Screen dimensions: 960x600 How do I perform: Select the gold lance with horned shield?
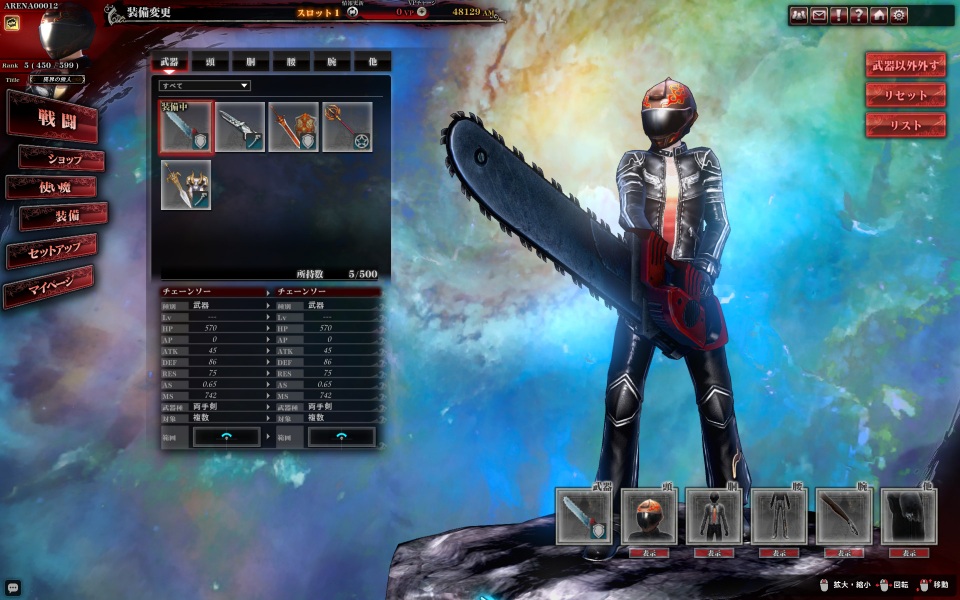tap(186, 185)
